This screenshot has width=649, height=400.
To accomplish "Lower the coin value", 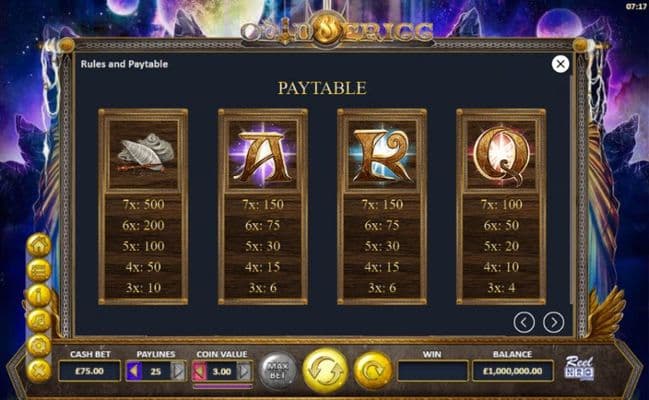I will (x=198, y=371).
